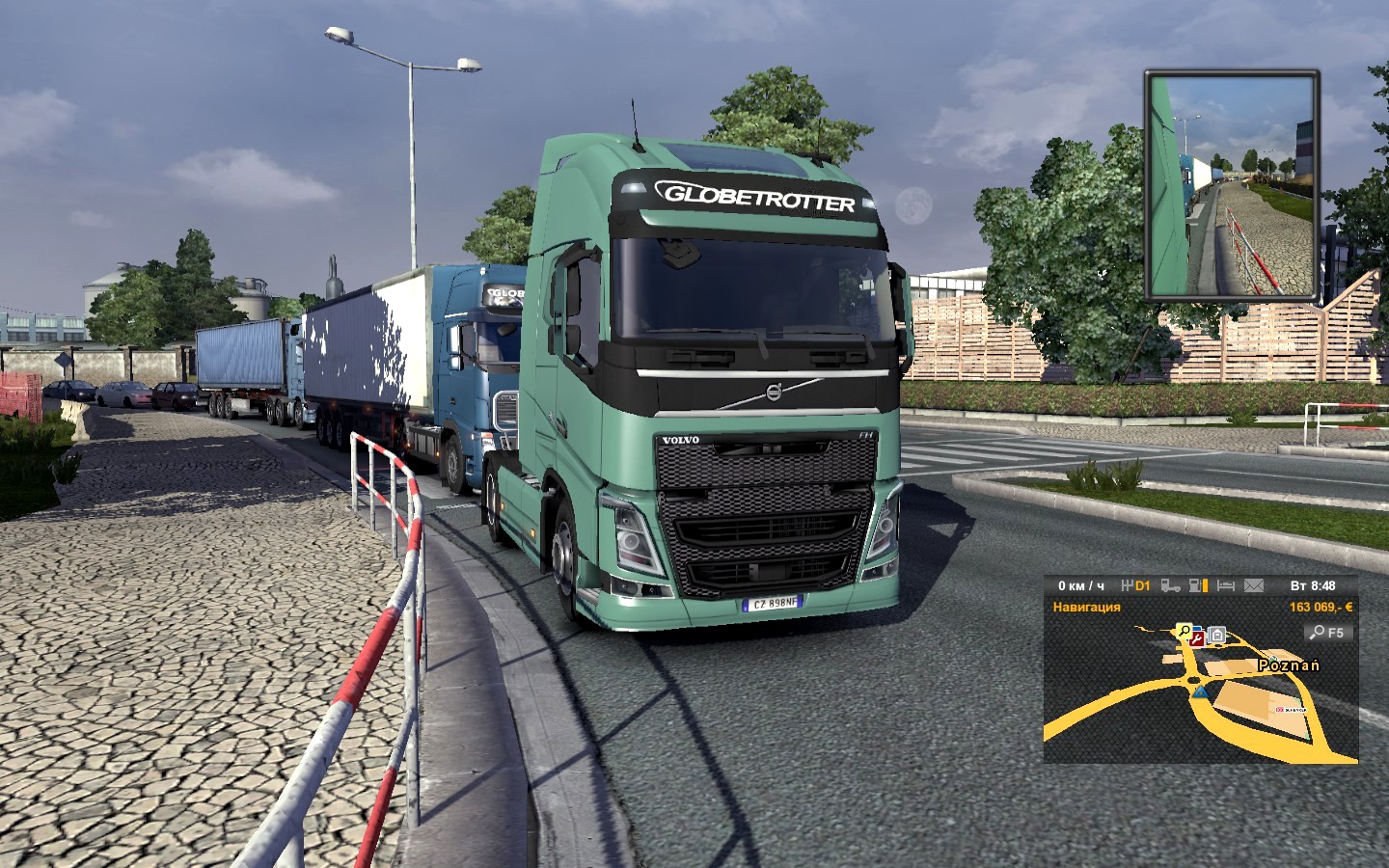1389x868 pixels.
Task: Select the yellow magnifier map marker
Action: [1184, 632]
